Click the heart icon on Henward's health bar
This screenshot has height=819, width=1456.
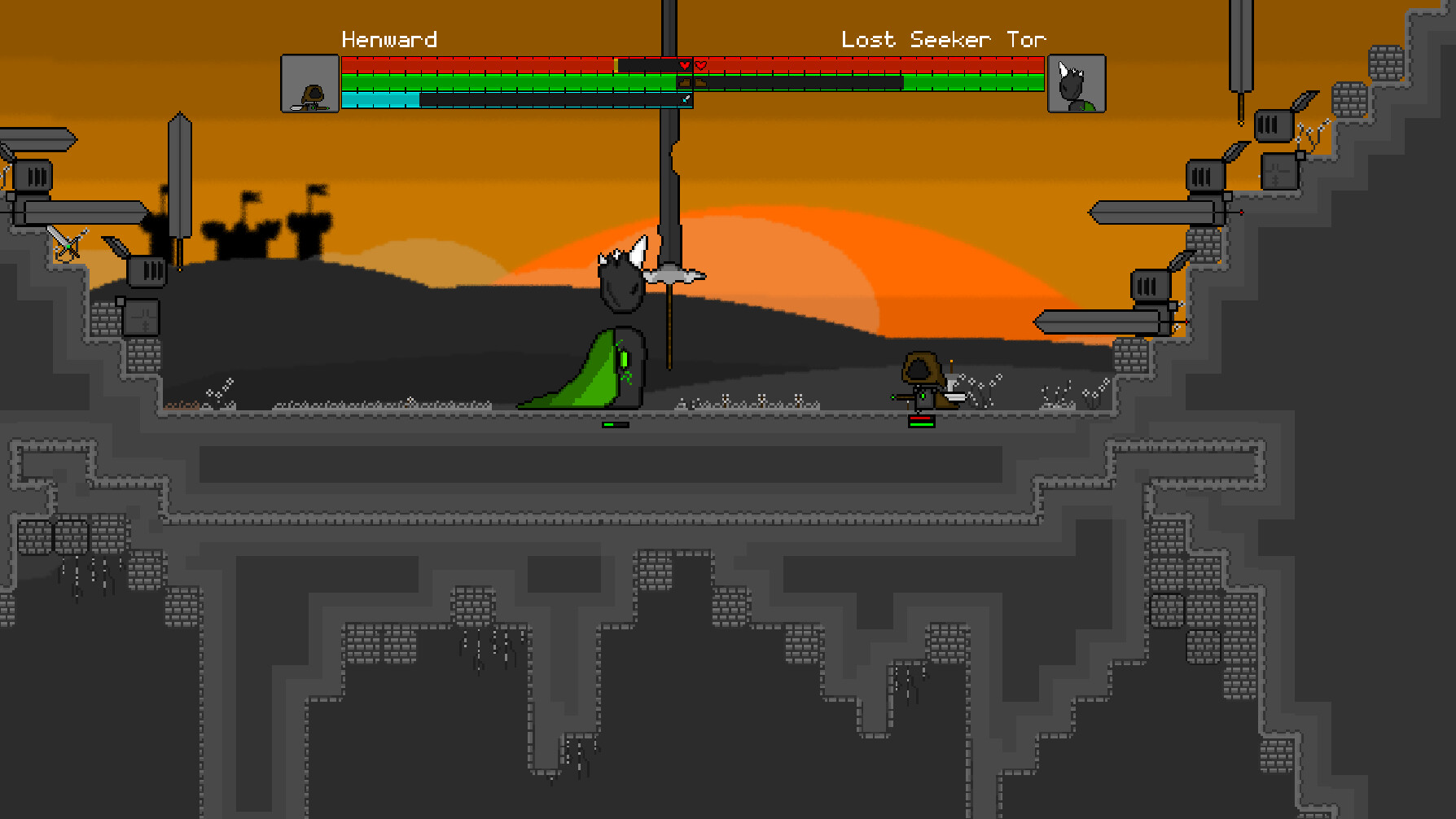[x=685, y=66]
